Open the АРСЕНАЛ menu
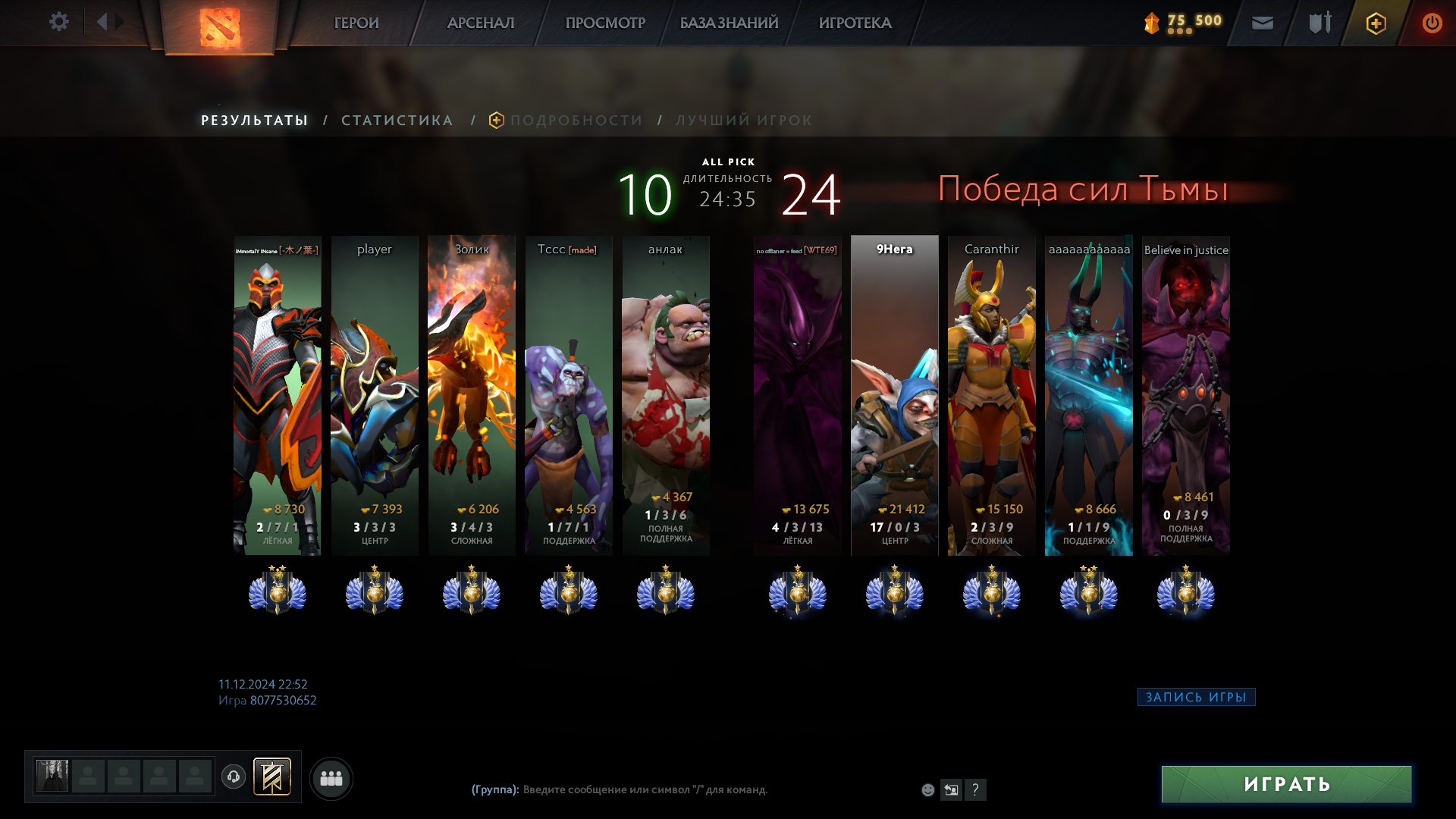1456x819 pixels. pyautogui.click(x=481, y=24)
